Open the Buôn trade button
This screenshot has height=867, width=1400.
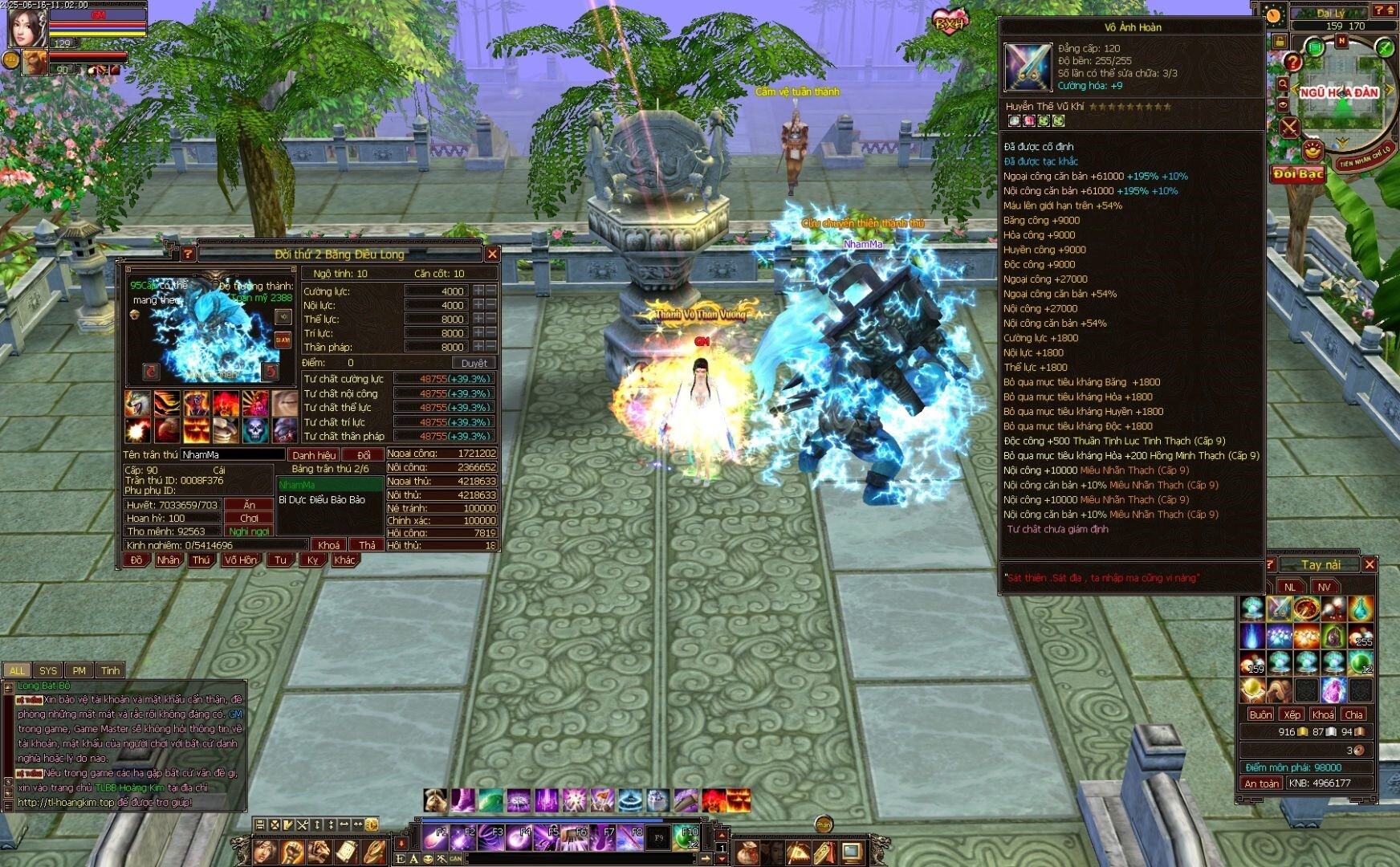[x=1260, y=714]
